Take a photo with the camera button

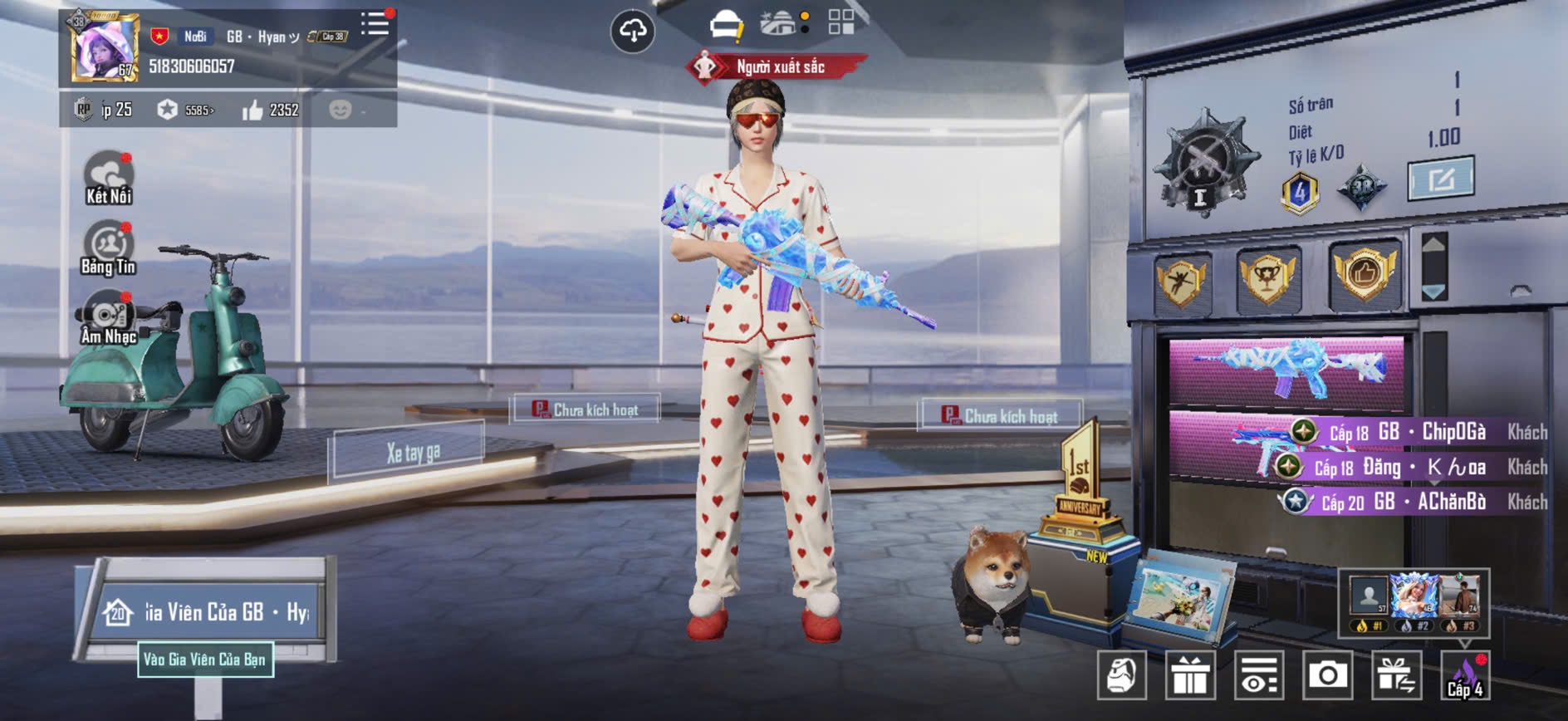click(x=1327, y=675)
